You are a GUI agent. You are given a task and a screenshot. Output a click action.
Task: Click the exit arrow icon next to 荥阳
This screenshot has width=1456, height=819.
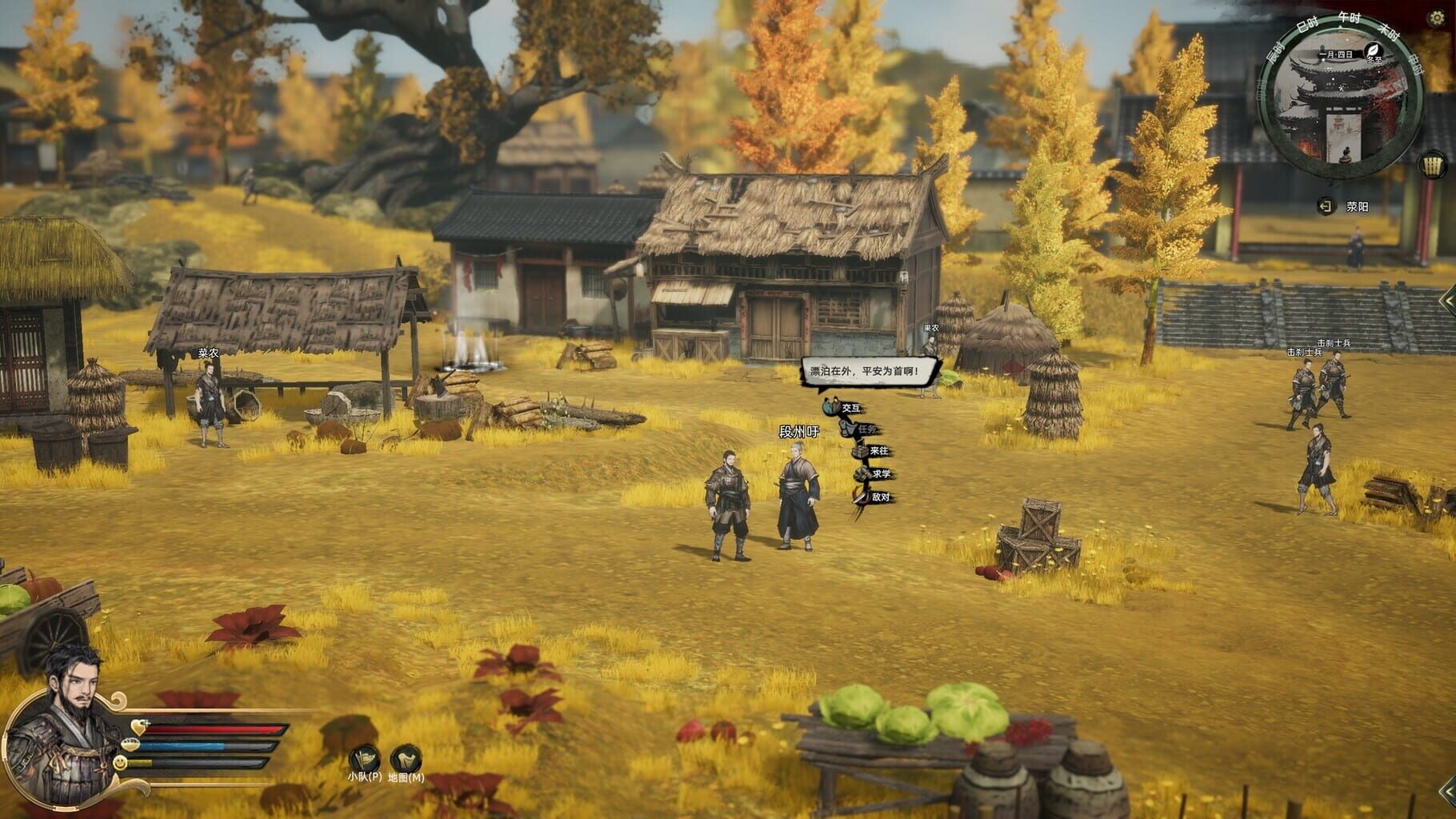1326,206
